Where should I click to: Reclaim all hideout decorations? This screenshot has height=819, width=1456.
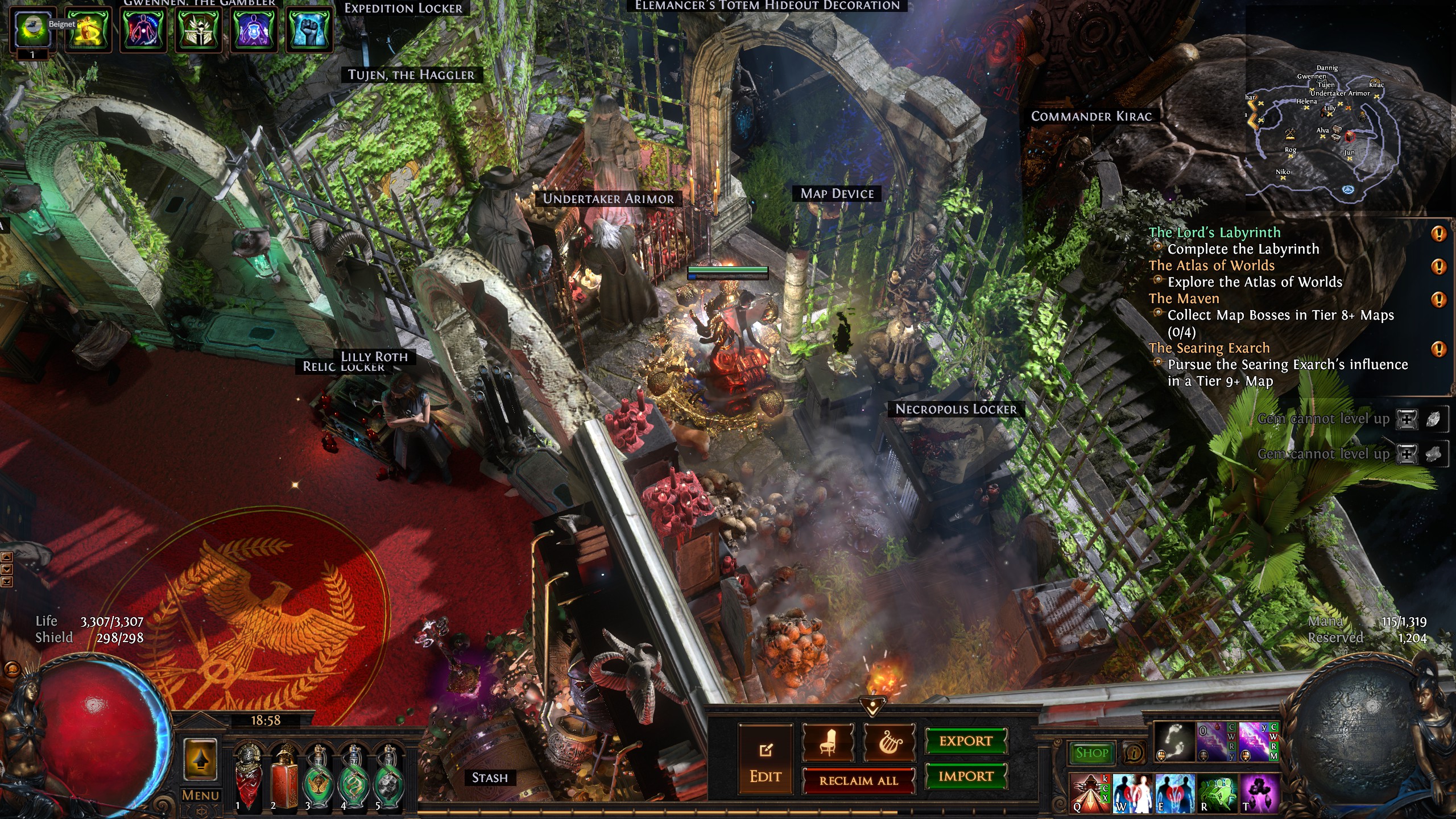tap(858, 780)
